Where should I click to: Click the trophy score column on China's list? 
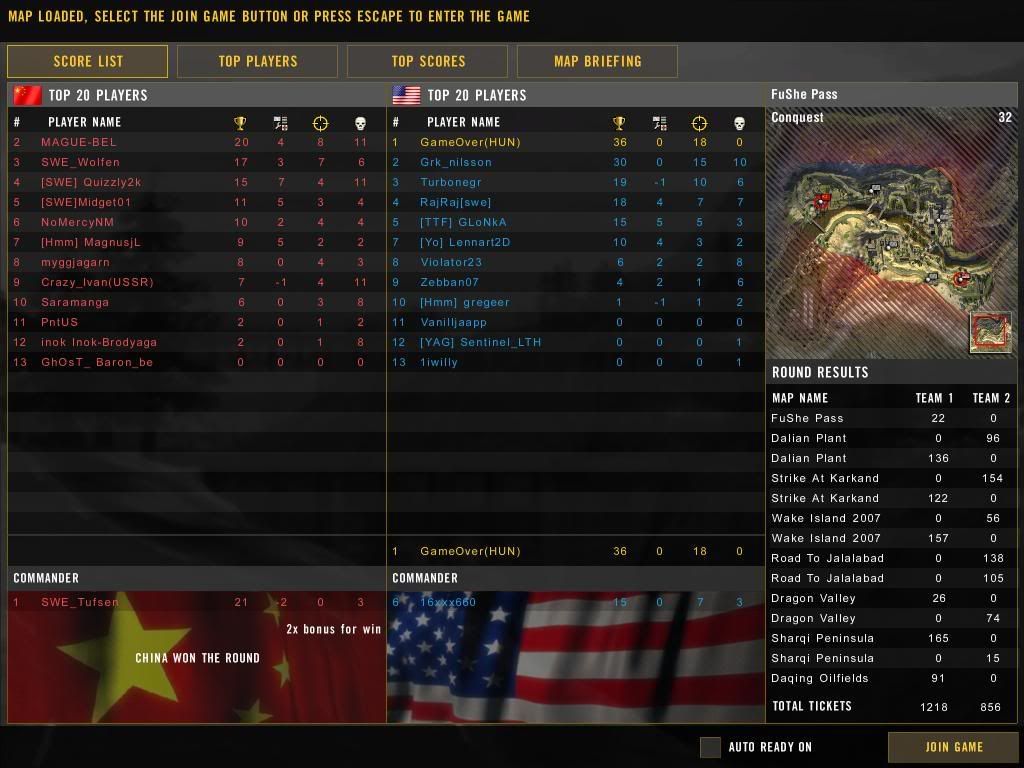pyautogui.click(x=240, y=123)
